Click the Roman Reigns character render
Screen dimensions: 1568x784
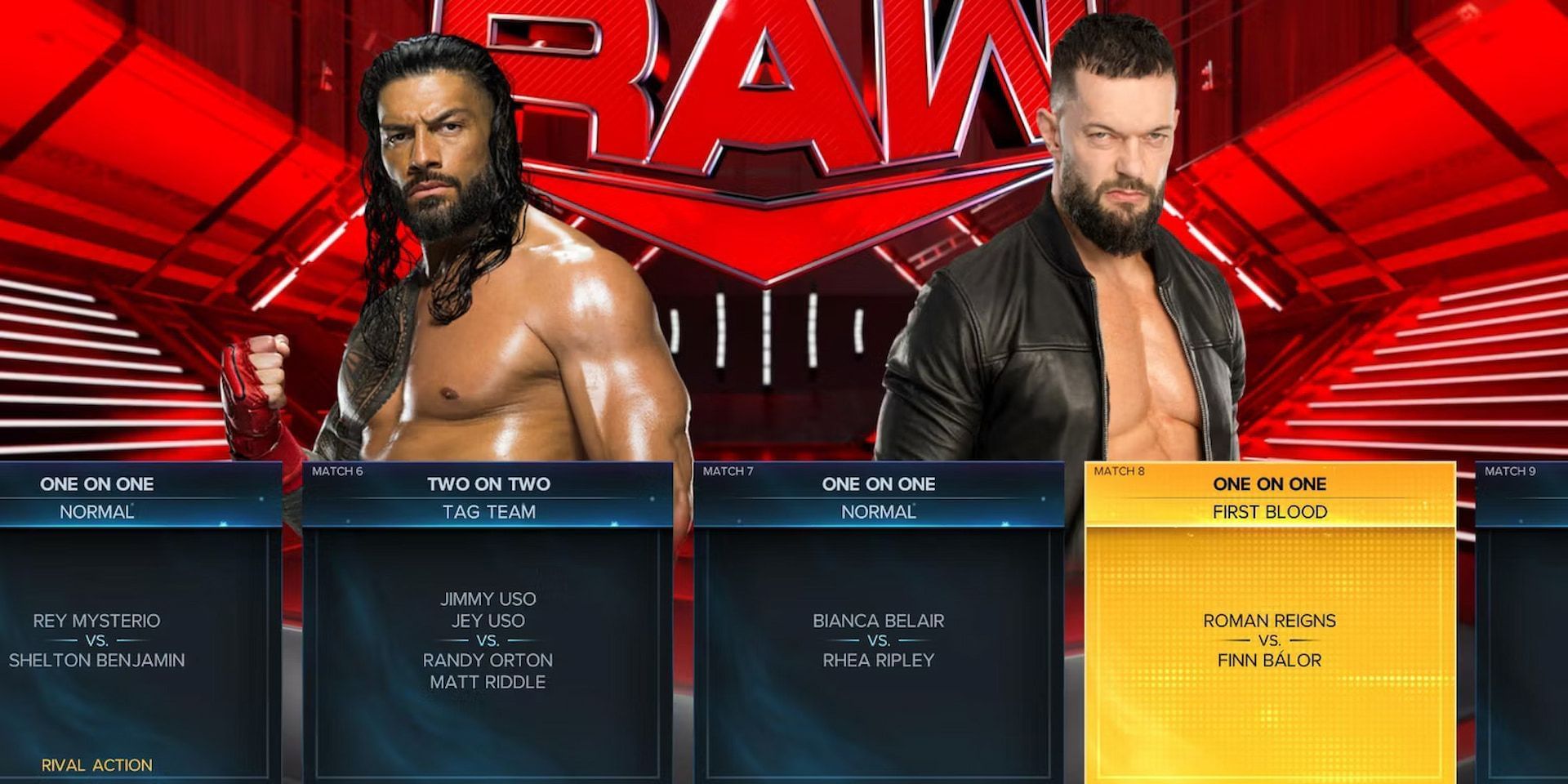point(457,245)
